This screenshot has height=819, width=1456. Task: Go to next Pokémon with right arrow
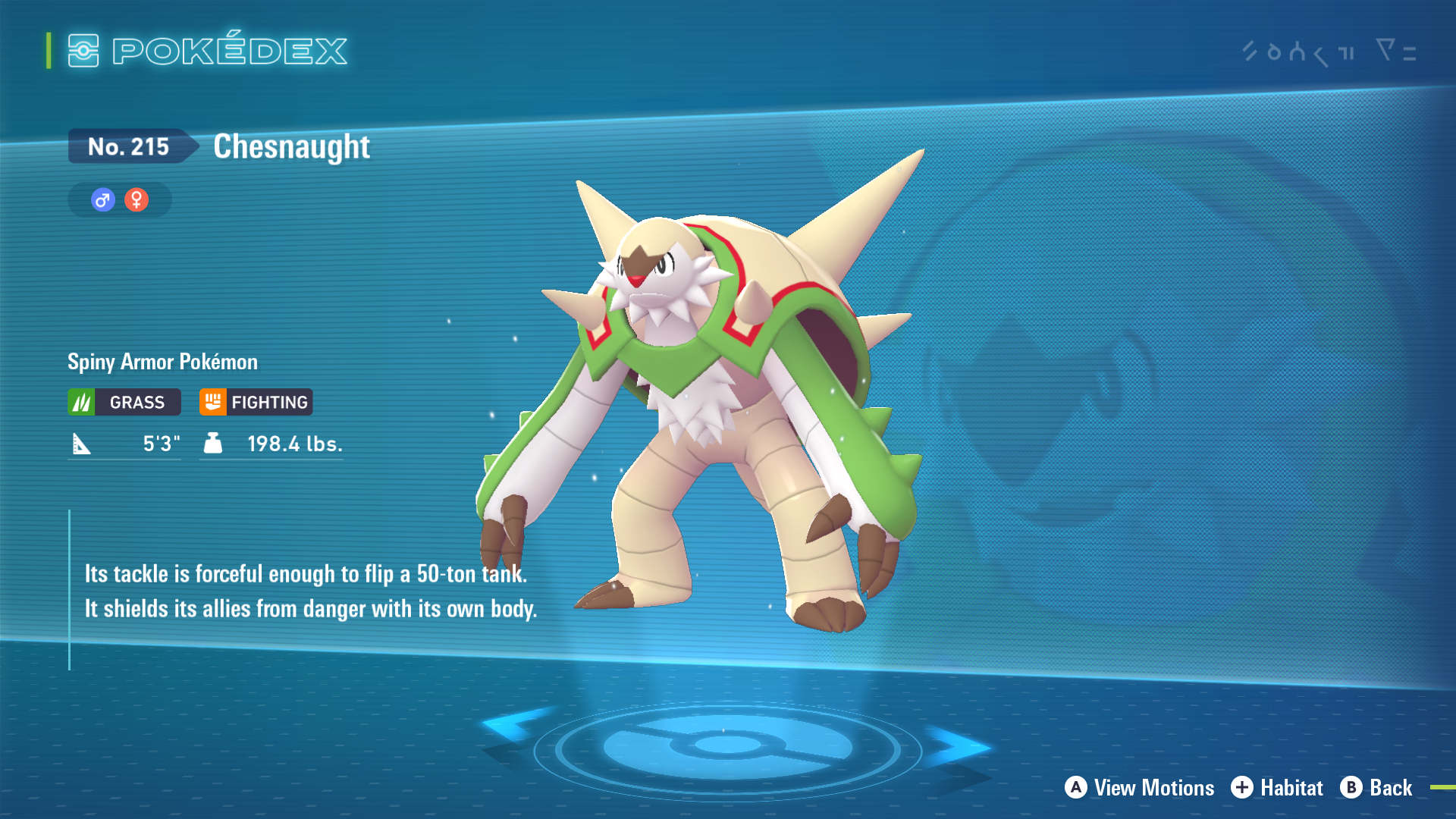coord(957,746)
